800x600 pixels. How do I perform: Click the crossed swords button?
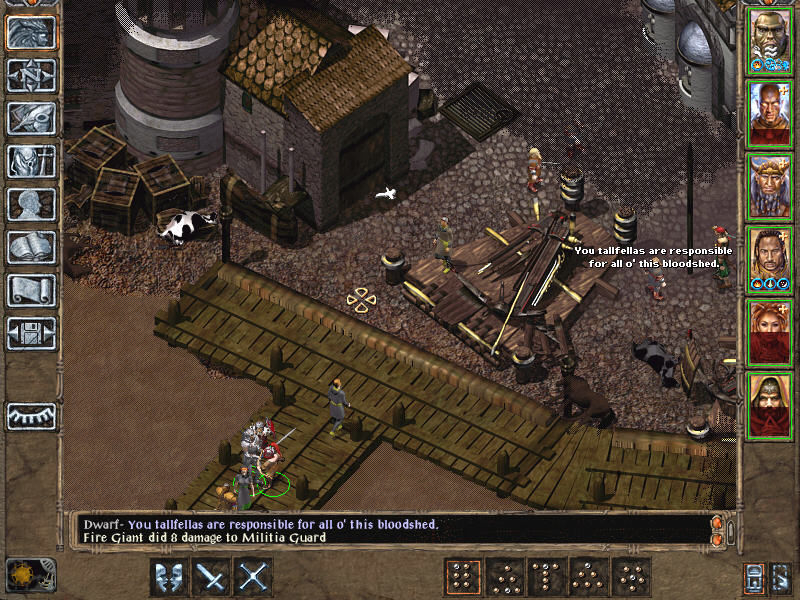(254, 577)
